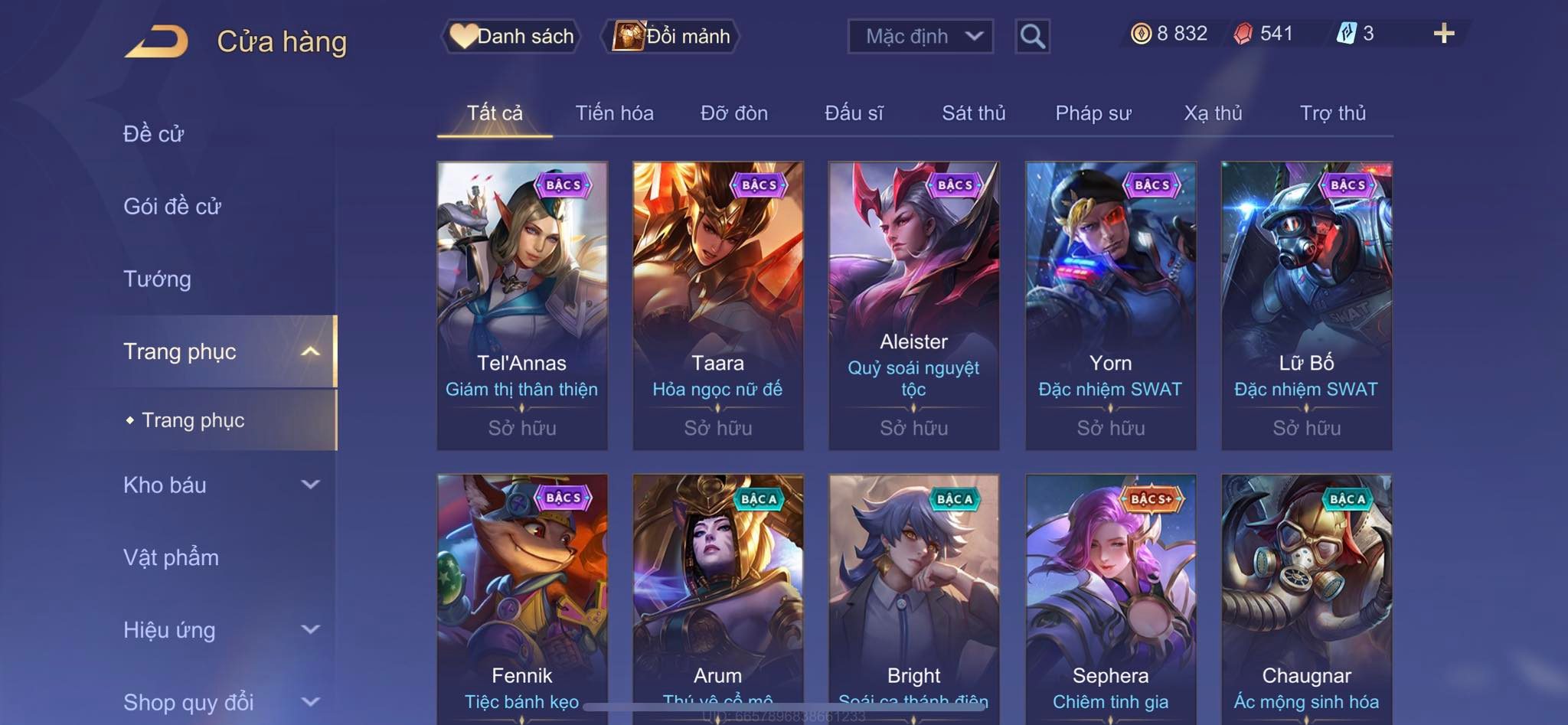Image resolution: width=1568 pixels, height=725 pixels.
Task: Select the Tel'Annas skin card
Action: 522,305
